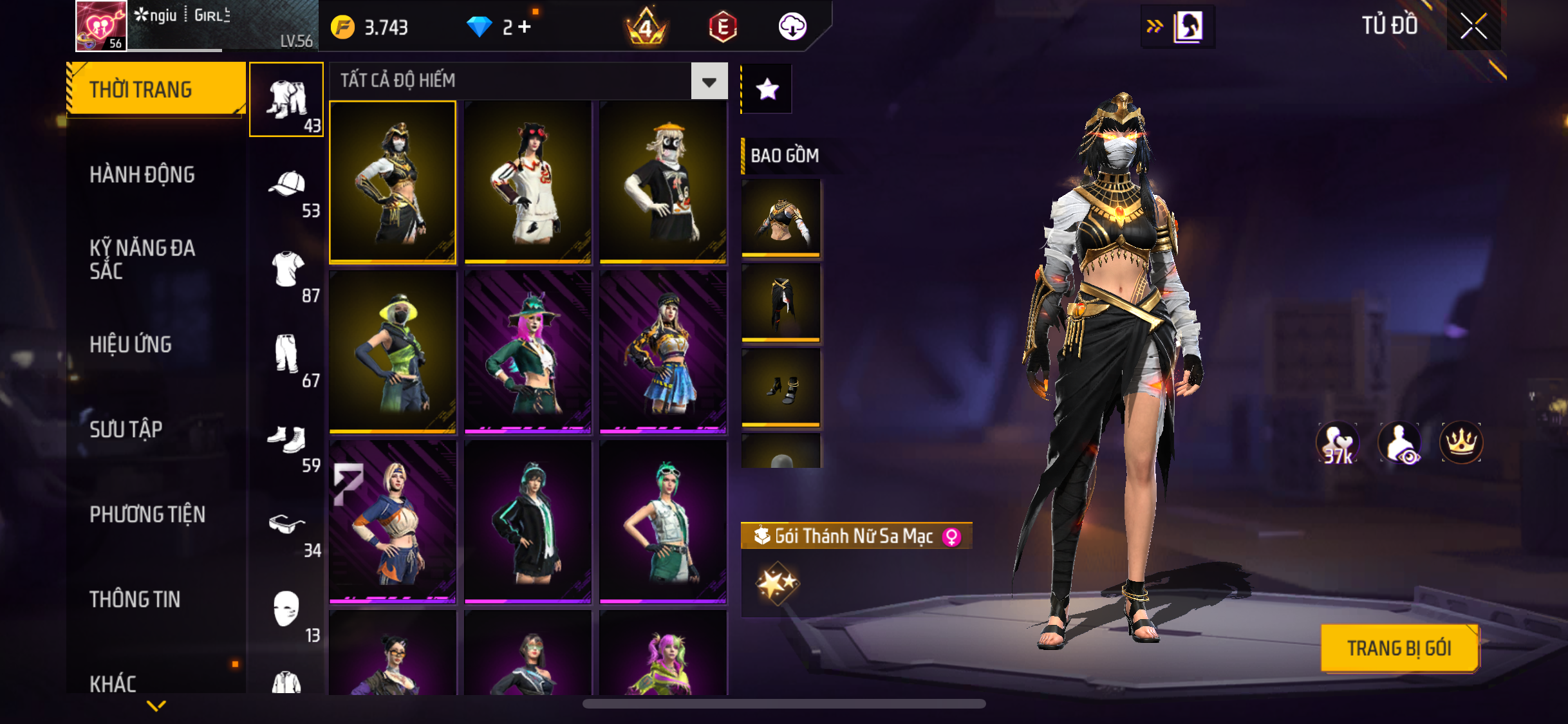
Task: Select the HIỆU ỨNG tab
Action: point(131,344)
